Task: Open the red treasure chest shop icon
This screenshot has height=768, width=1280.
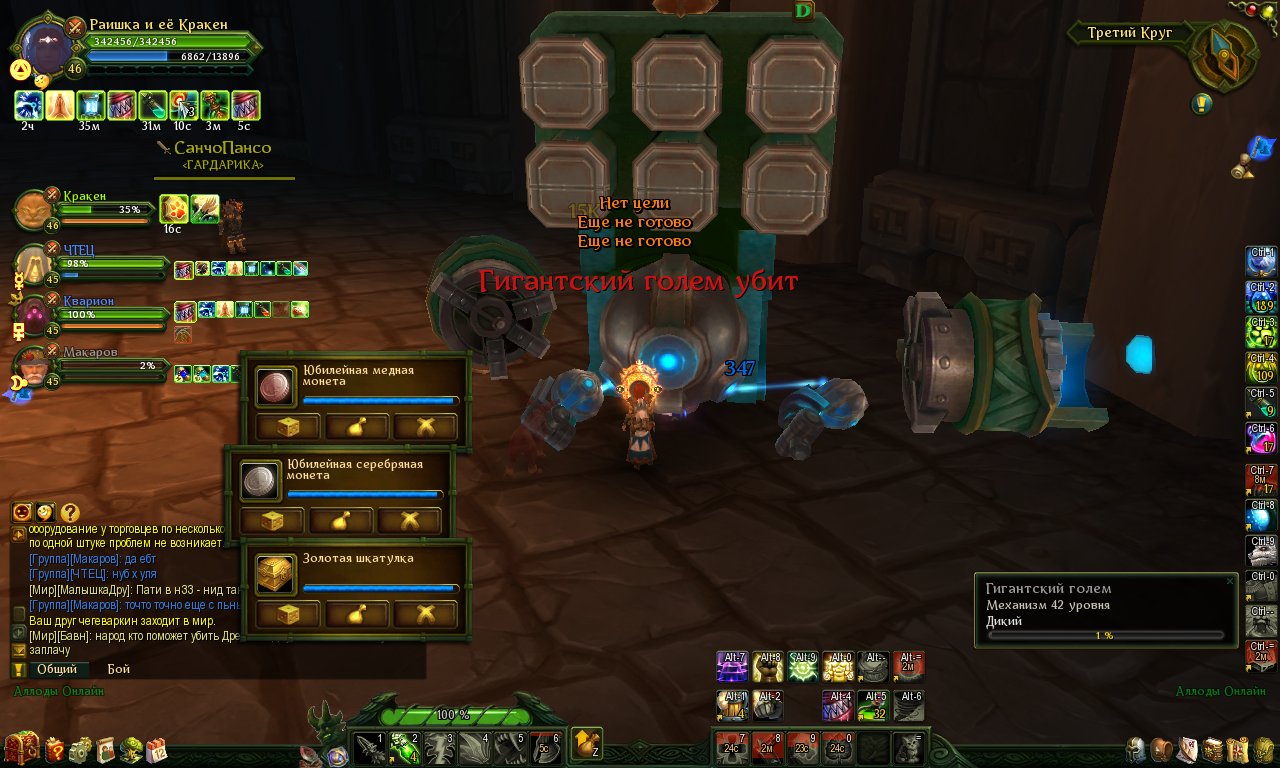Action: 20,748
